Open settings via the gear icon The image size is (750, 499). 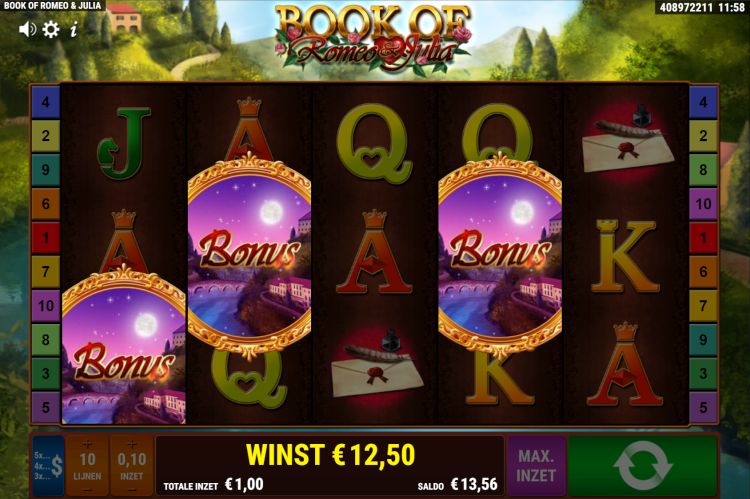pos(51,29)
